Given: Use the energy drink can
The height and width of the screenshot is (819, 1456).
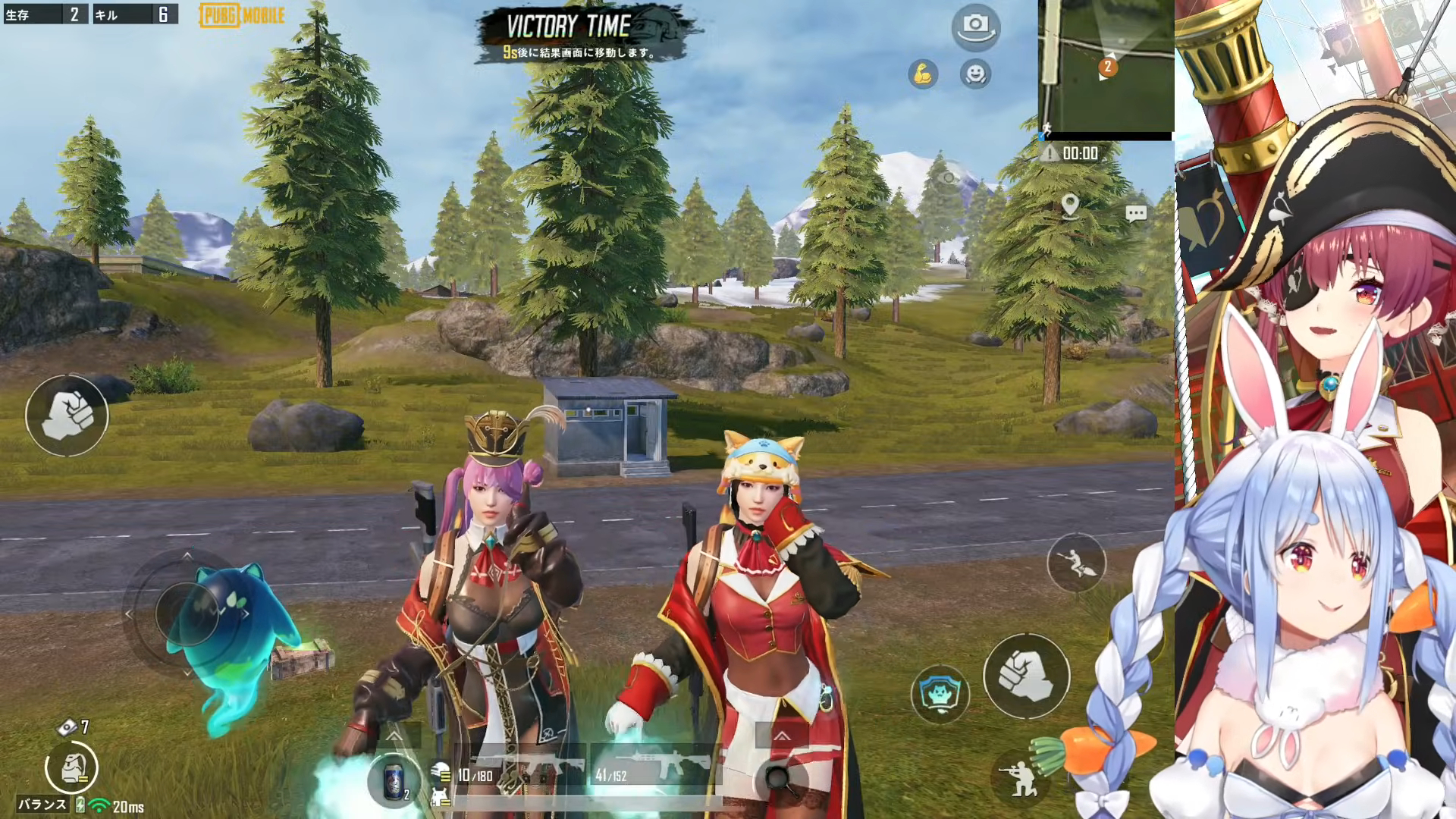Looking at the screenshot, I should tap(394, 780).
